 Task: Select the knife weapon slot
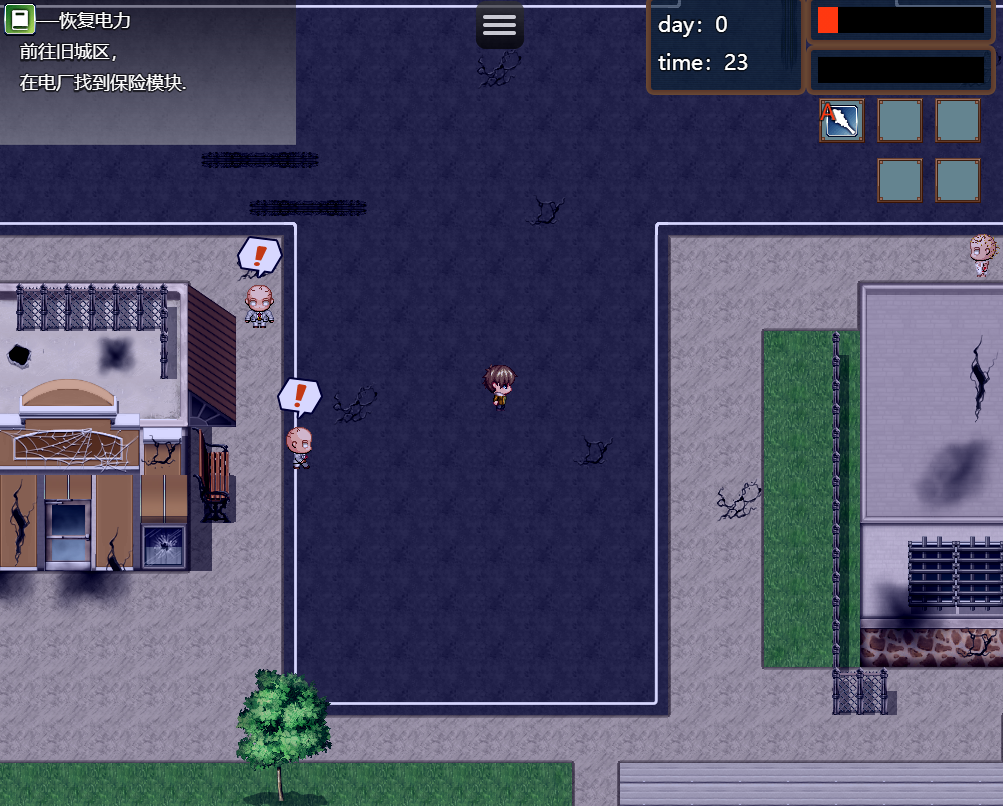pos(842,121)
